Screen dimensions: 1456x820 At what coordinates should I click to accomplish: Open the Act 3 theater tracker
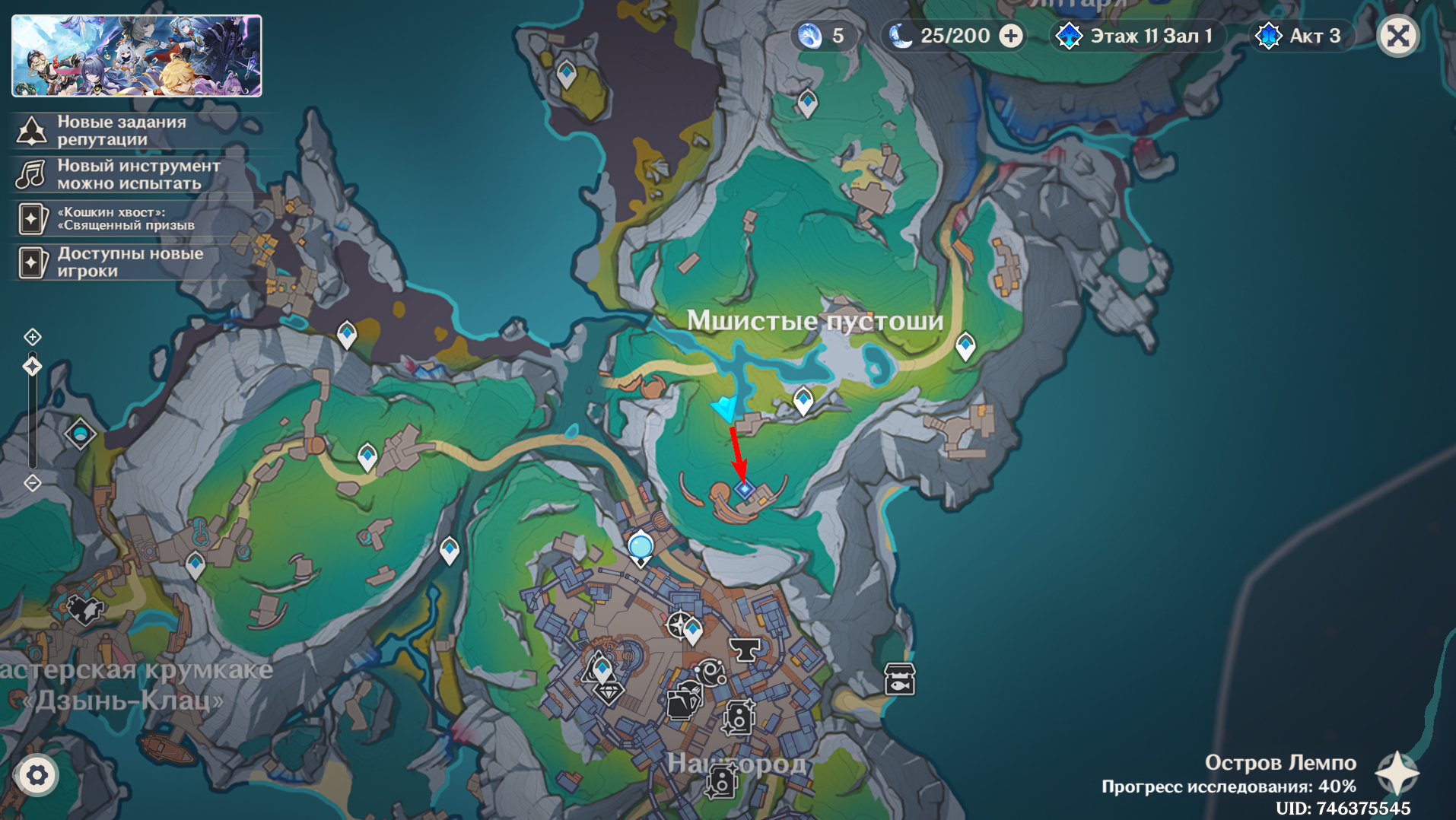tap(1302, 36)
